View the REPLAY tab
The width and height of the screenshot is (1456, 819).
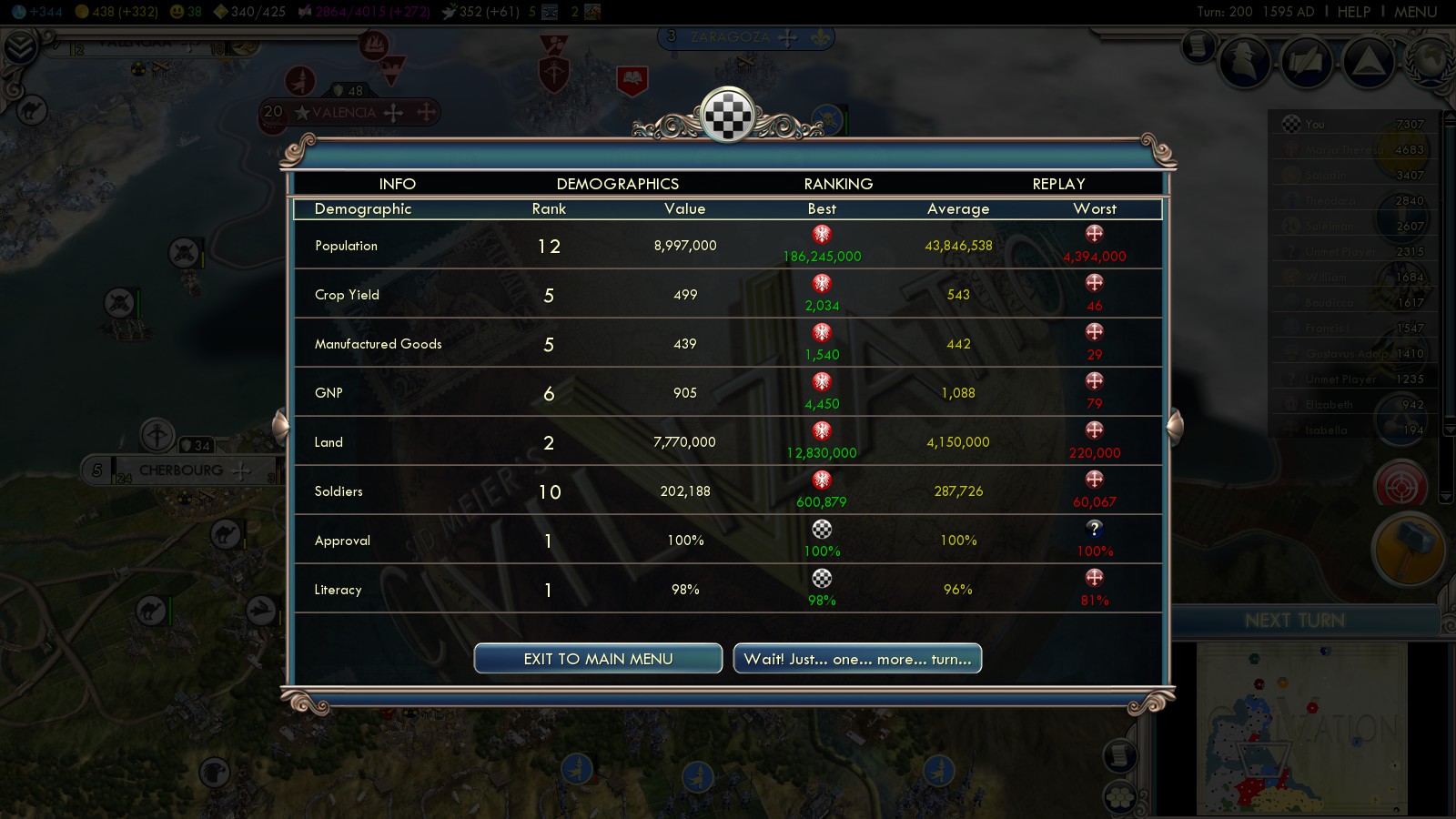(x=1058, y=184)
